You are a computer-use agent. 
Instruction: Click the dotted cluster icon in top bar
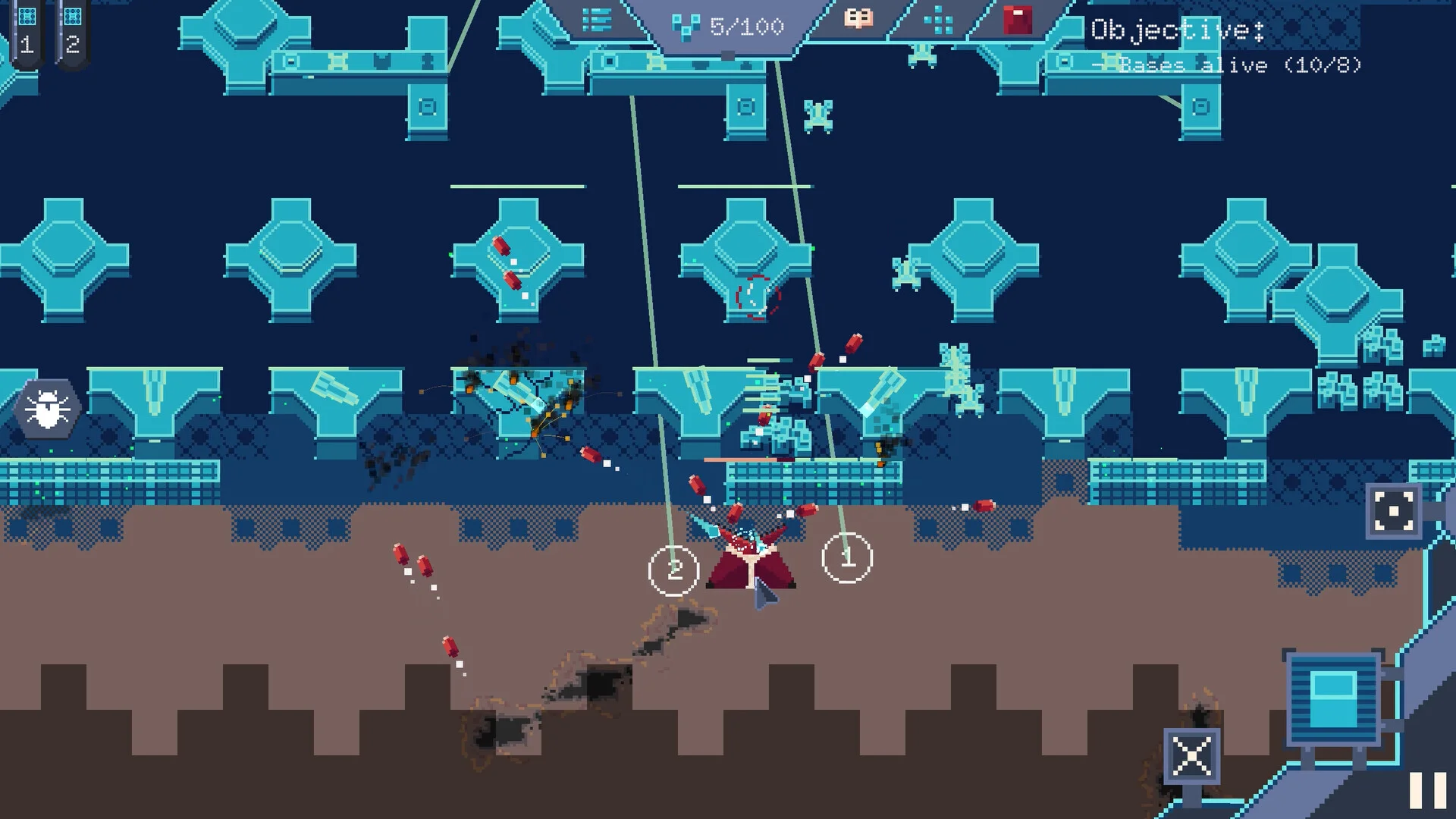[x=938, y=20]
